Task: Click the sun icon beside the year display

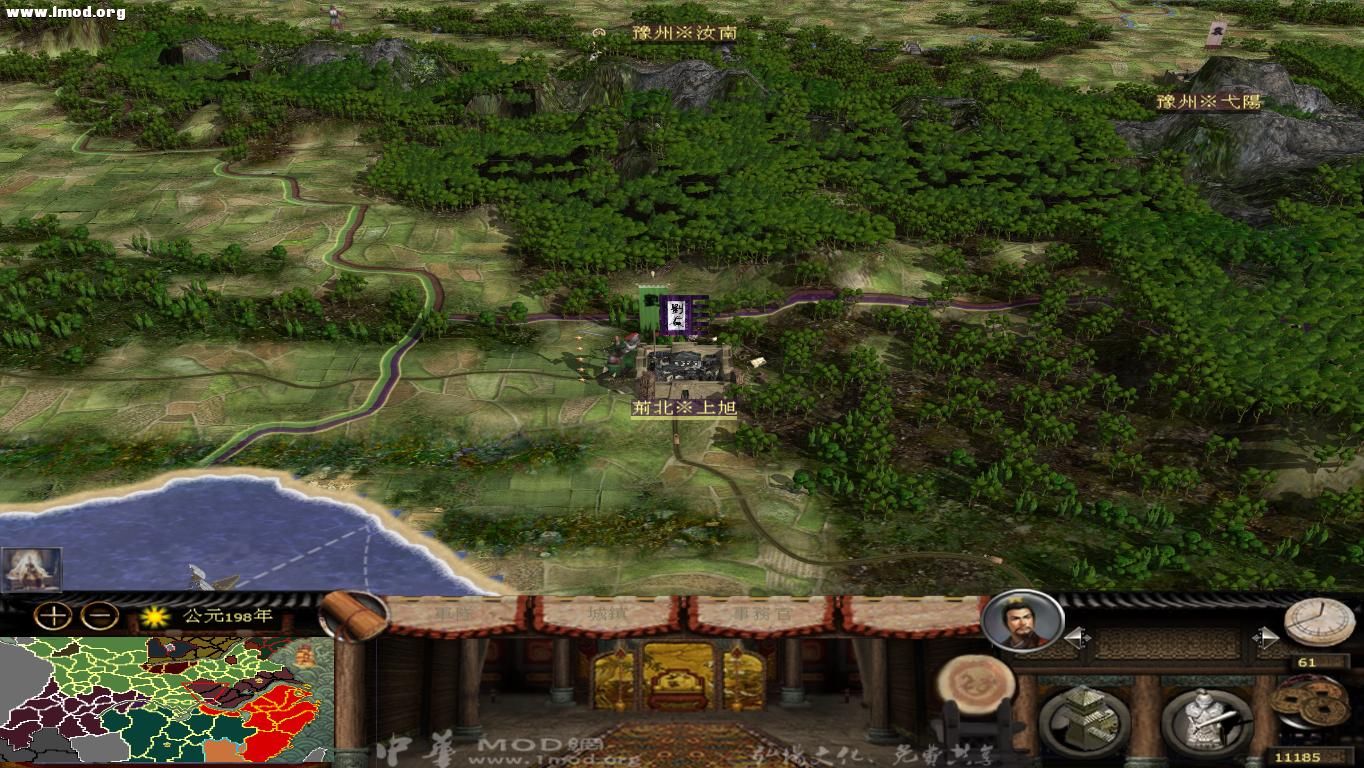Action: 154,617
